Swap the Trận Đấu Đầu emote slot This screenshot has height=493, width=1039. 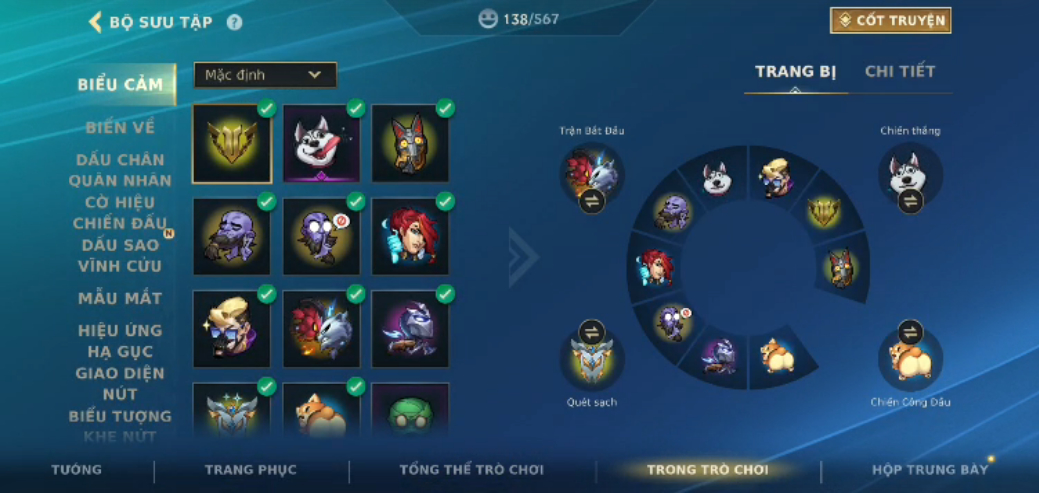[592, 201]
